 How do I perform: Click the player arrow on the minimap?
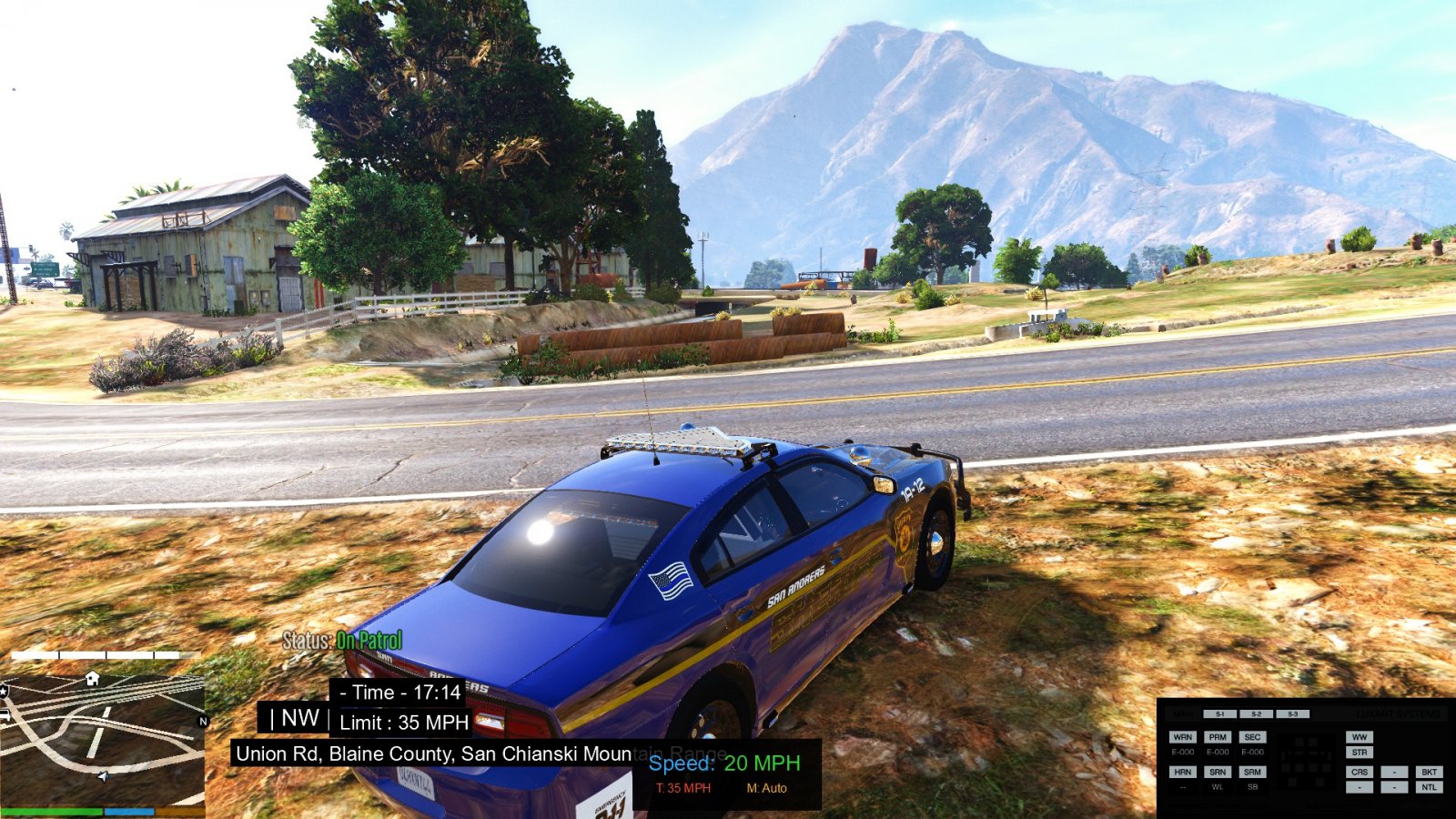point(103,776)
